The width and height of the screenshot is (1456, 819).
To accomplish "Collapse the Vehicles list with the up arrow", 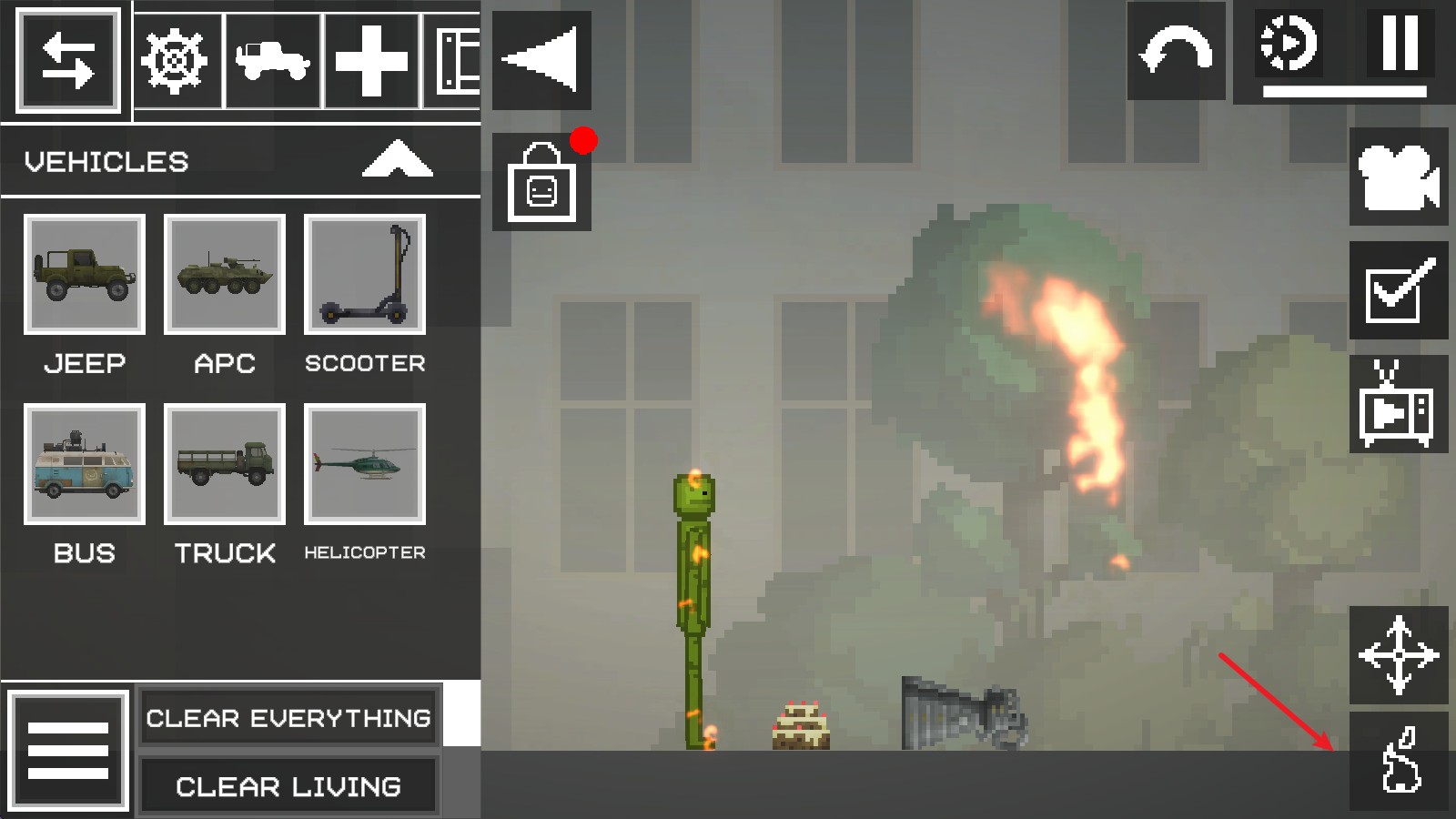I will pyautogui.click(x=398, y=159).
